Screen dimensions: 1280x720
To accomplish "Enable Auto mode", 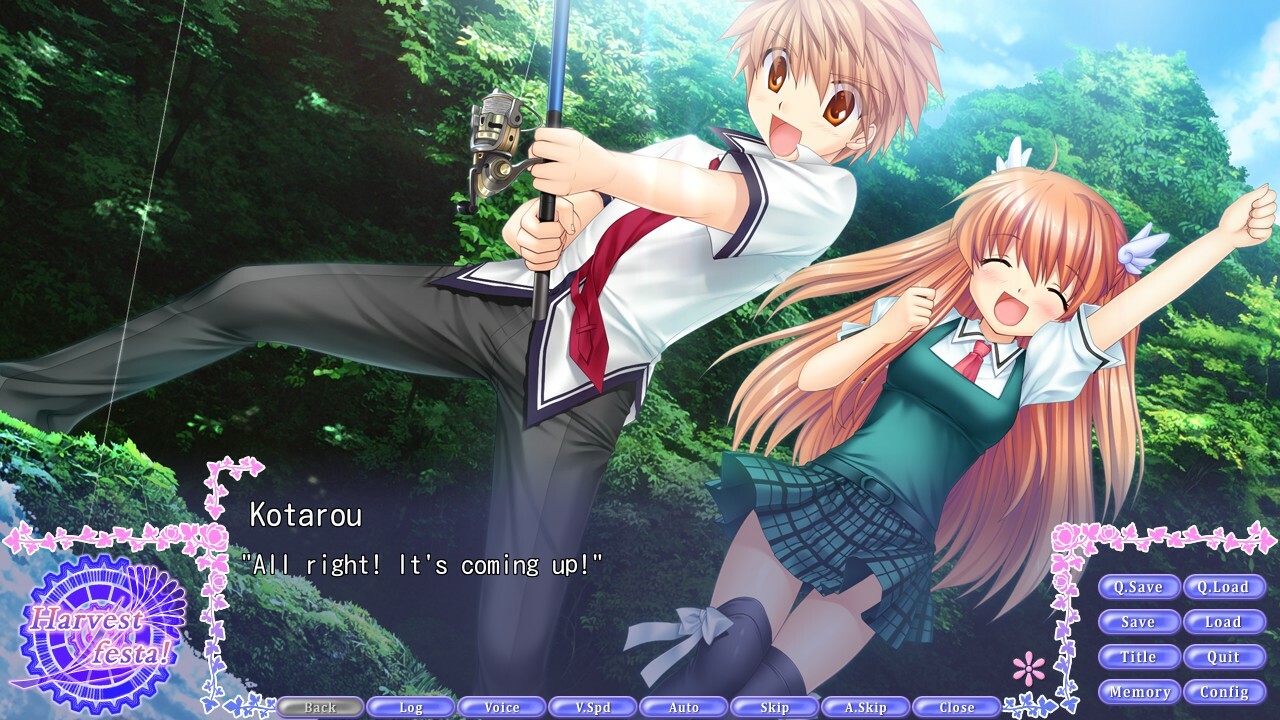I will (x=684, y=706).
